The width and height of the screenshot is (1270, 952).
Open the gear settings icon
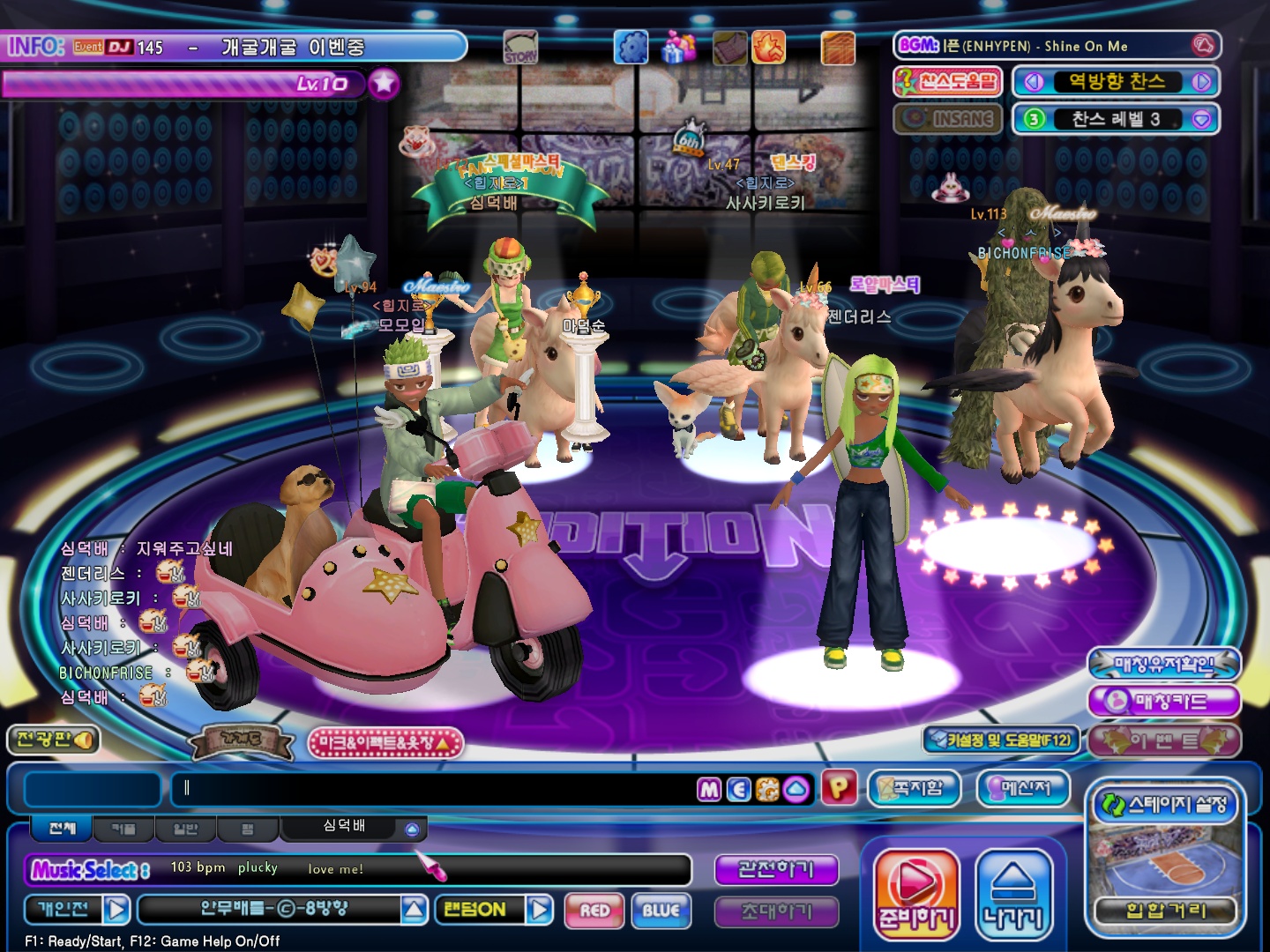pyautogui.click(x=631, y=47)
